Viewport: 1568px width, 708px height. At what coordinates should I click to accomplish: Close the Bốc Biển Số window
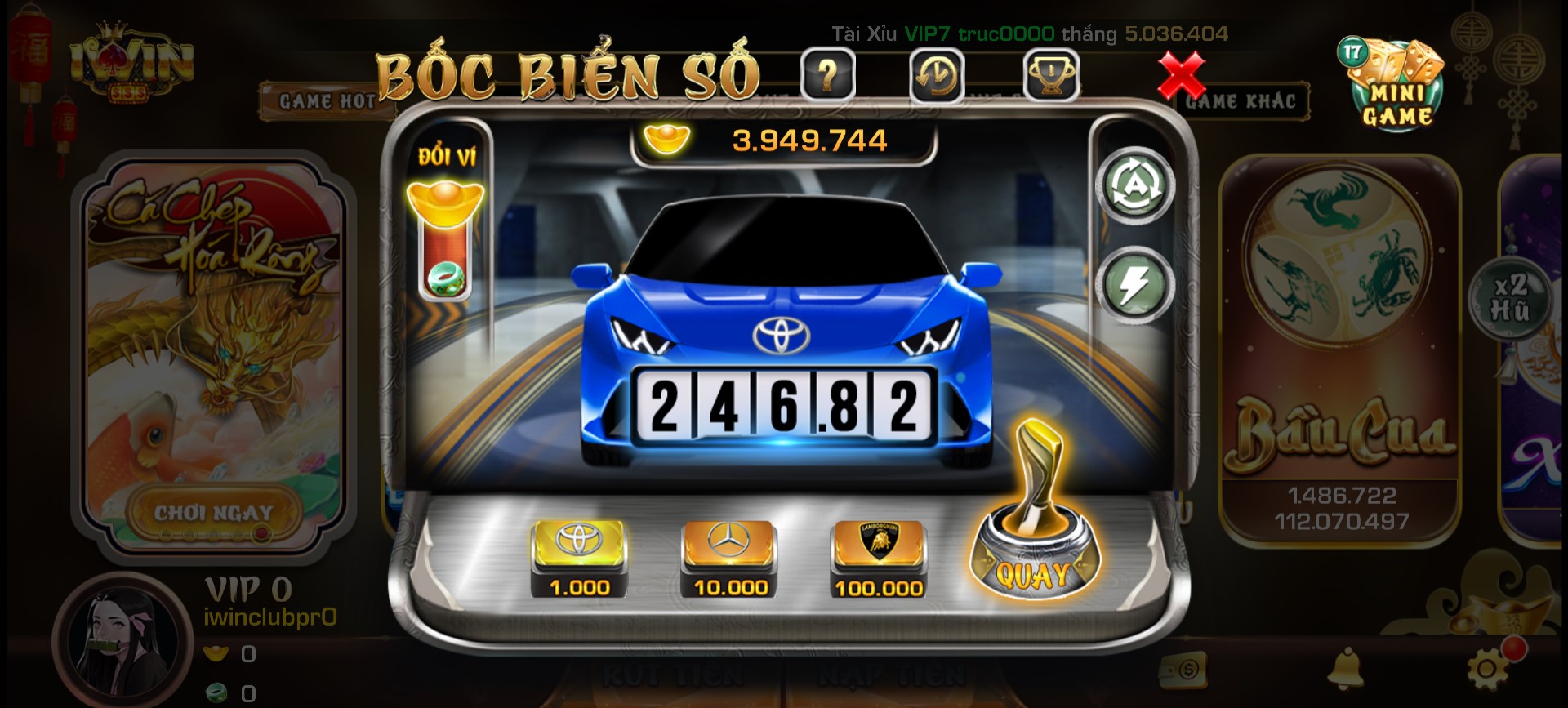[1181, 75]
